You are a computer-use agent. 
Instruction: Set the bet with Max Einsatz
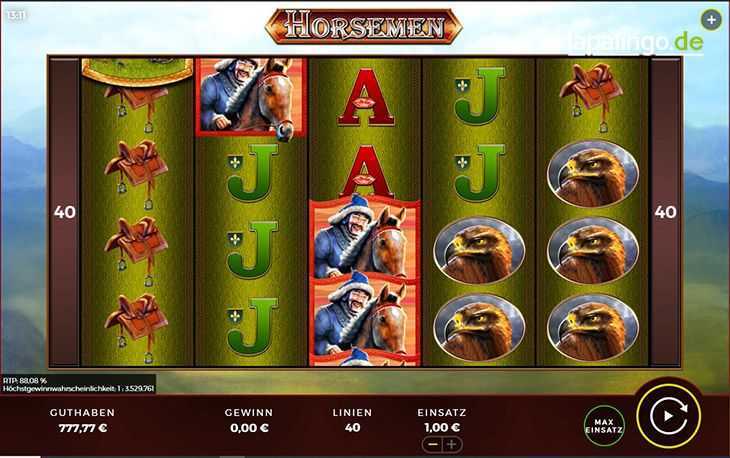click(604, 425)
